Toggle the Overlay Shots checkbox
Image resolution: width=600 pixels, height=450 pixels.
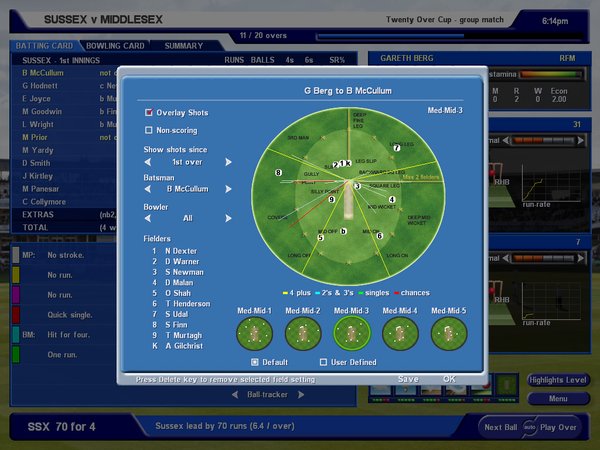point(149,113)
